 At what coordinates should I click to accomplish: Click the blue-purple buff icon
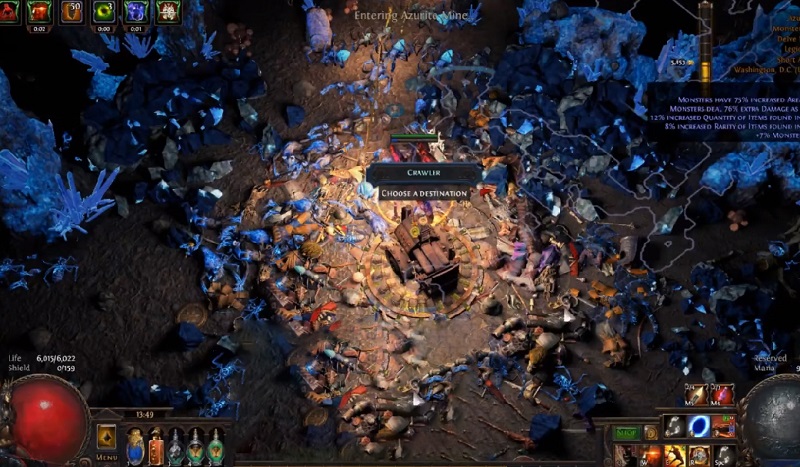[135, 12]
